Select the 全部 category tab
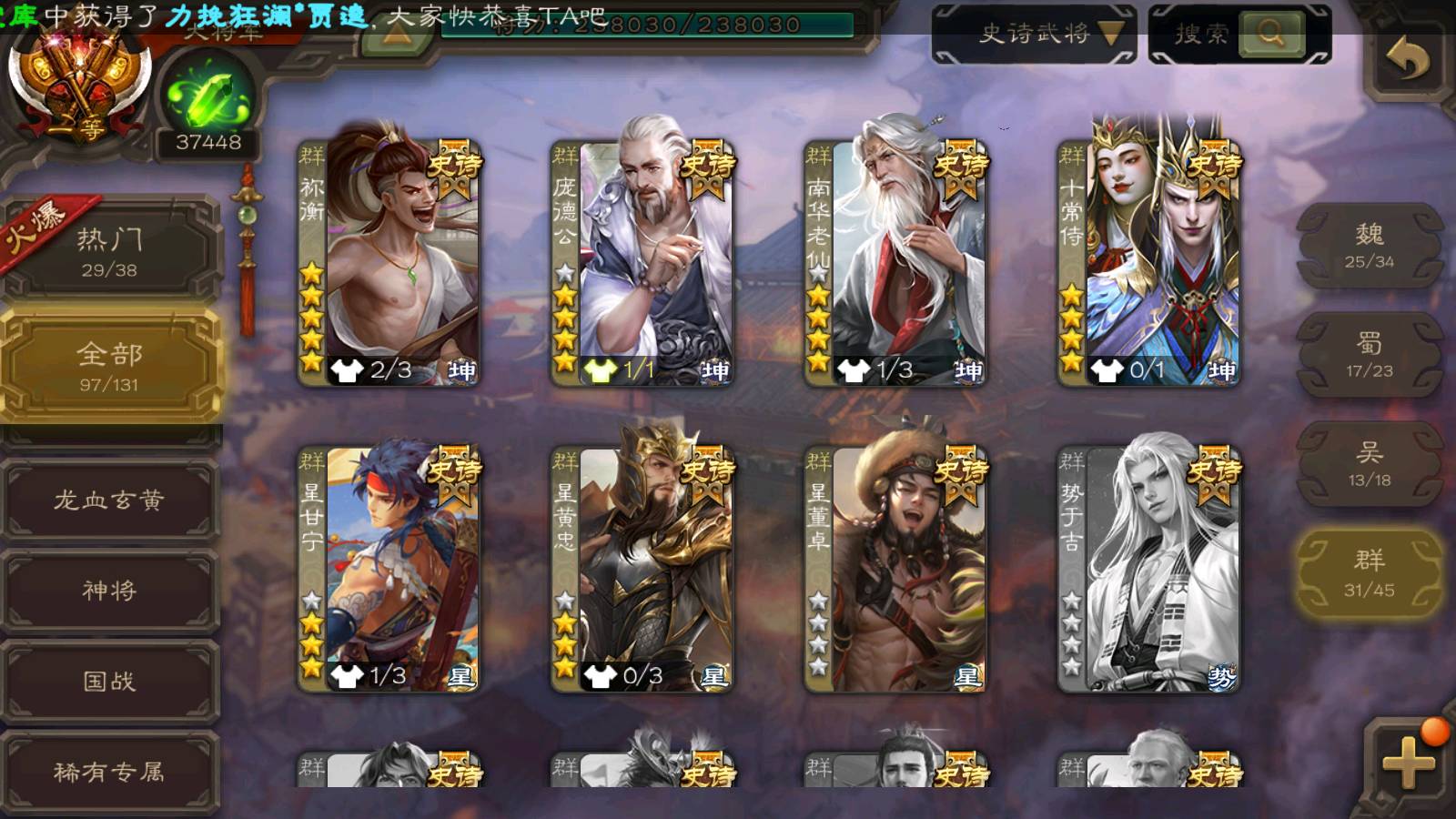This screenshot has height=819, width=1456. [109, 366]
